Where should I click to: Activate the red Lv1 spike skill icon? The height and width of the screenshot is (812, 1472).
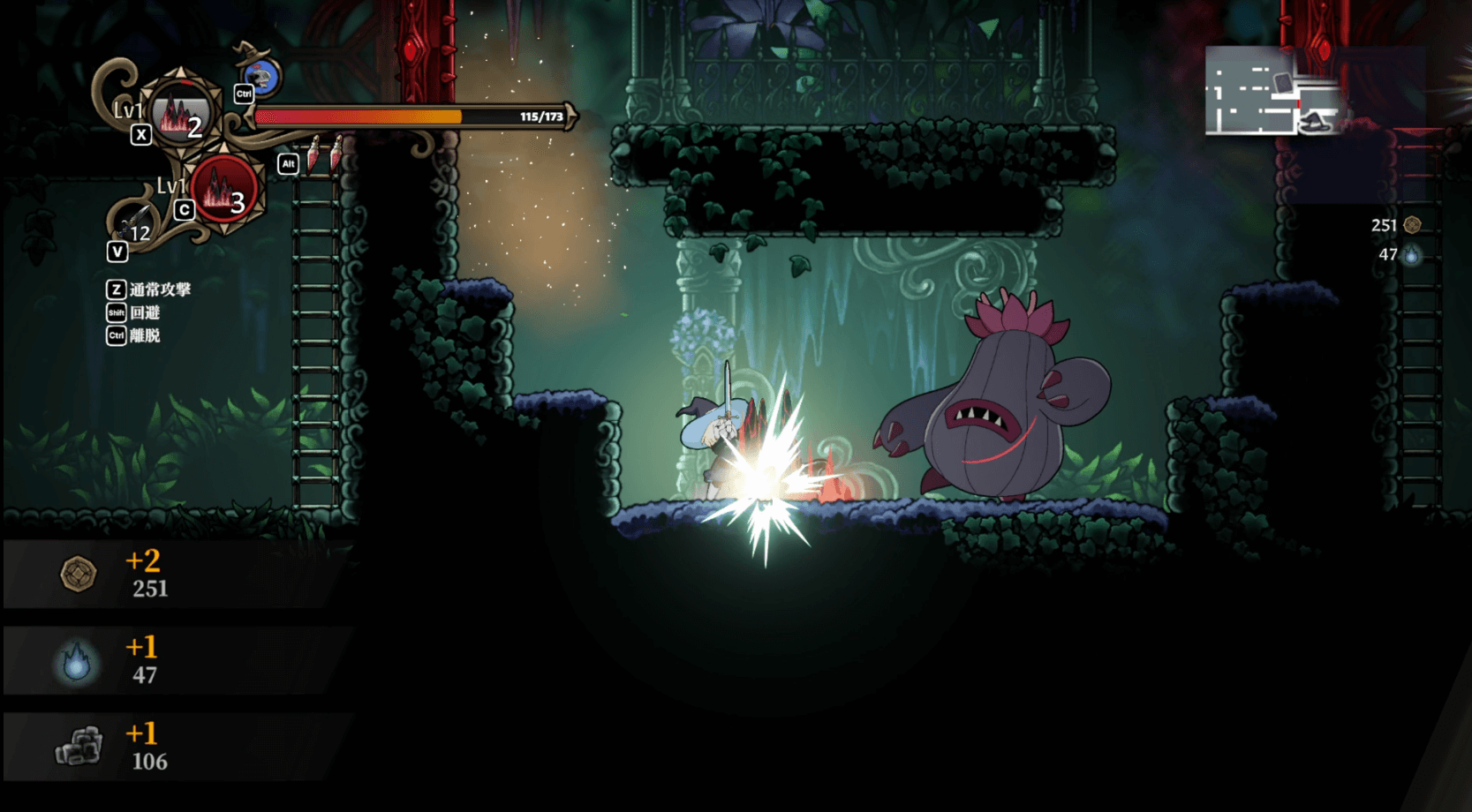coord(224,190)
